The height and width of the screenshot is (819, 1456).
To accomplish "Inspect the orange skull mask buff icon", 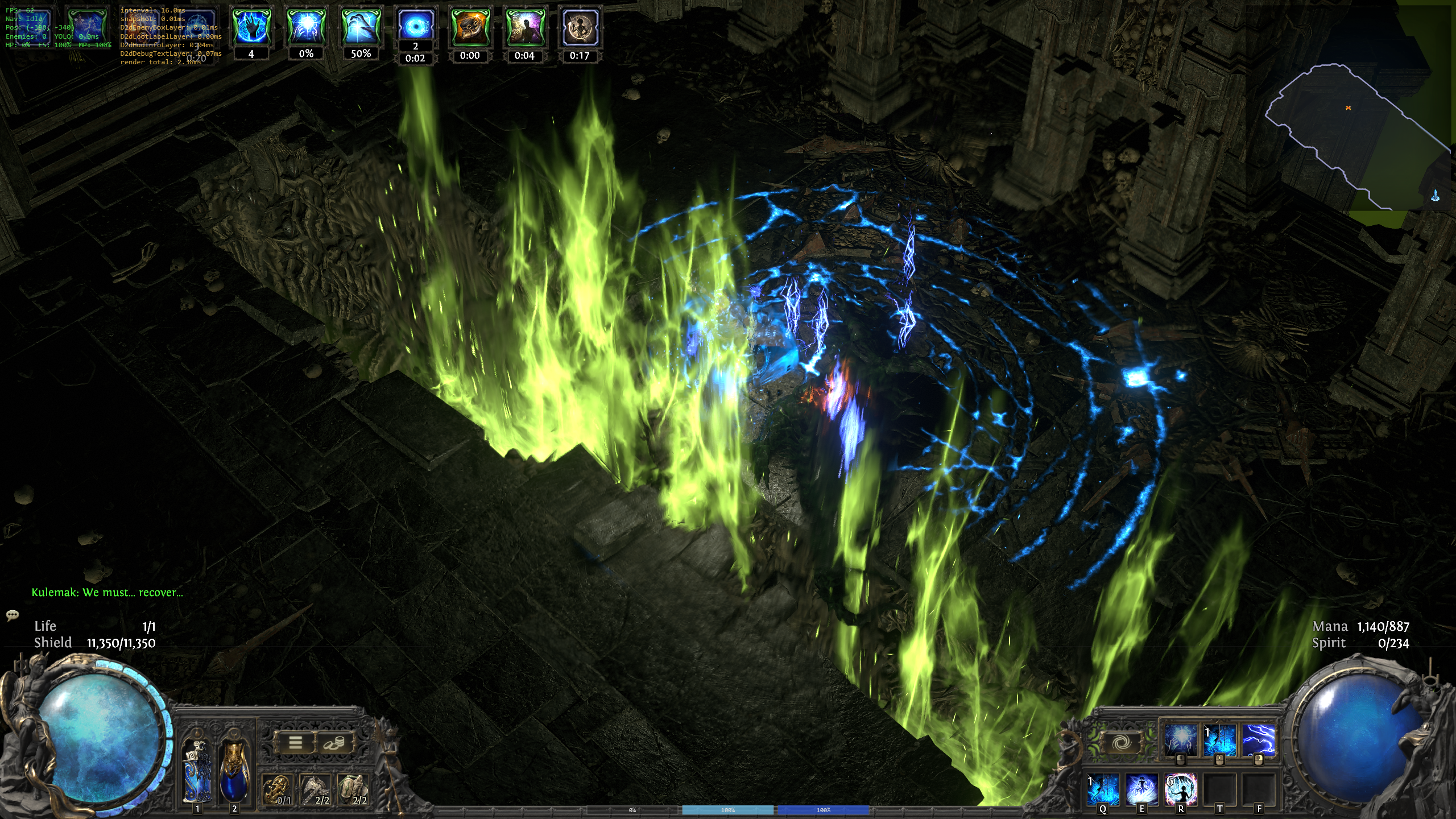I will [x=470, y=27].
